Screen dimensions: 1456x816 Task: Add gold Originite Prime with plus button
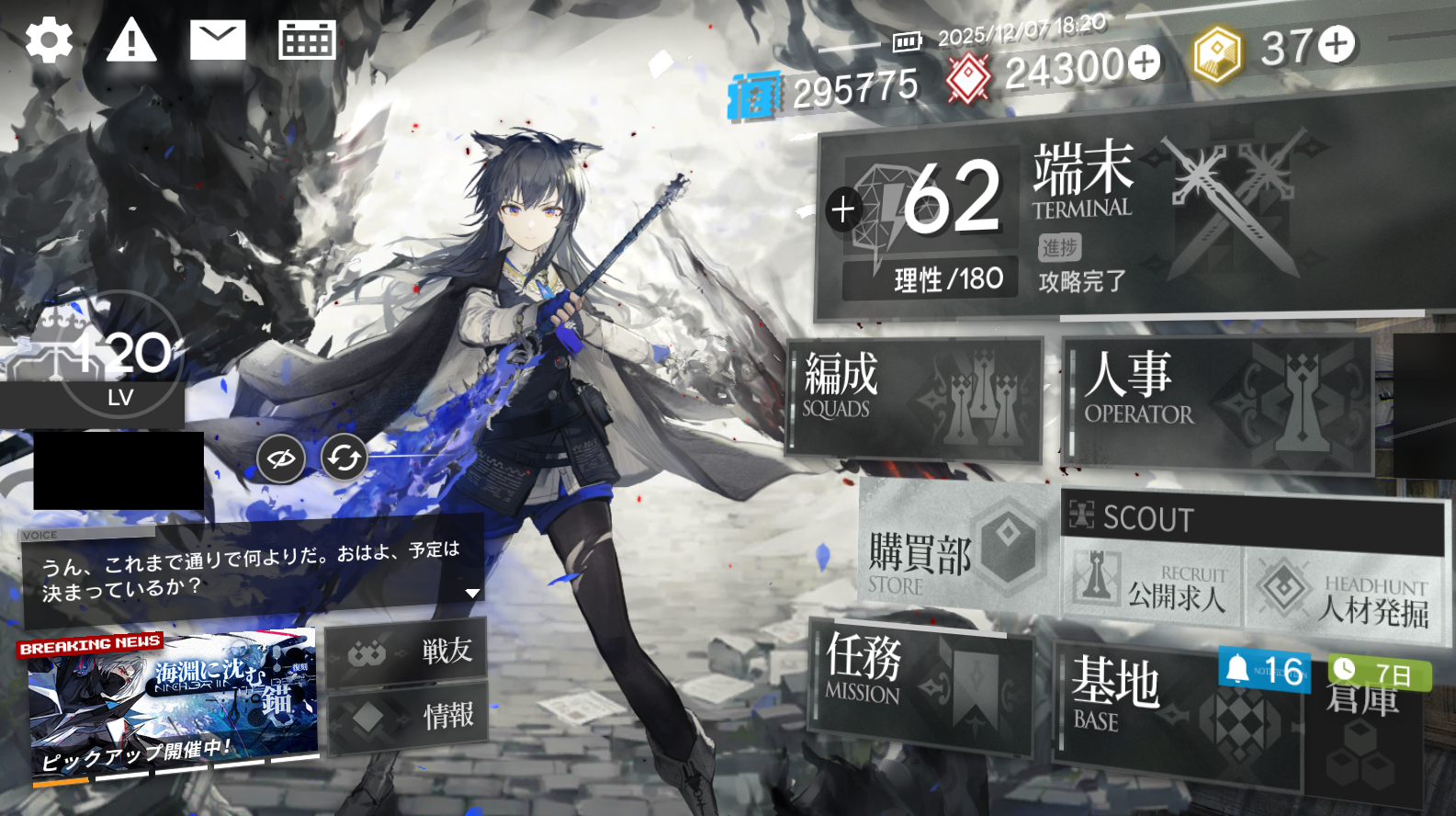[1337, 44]
